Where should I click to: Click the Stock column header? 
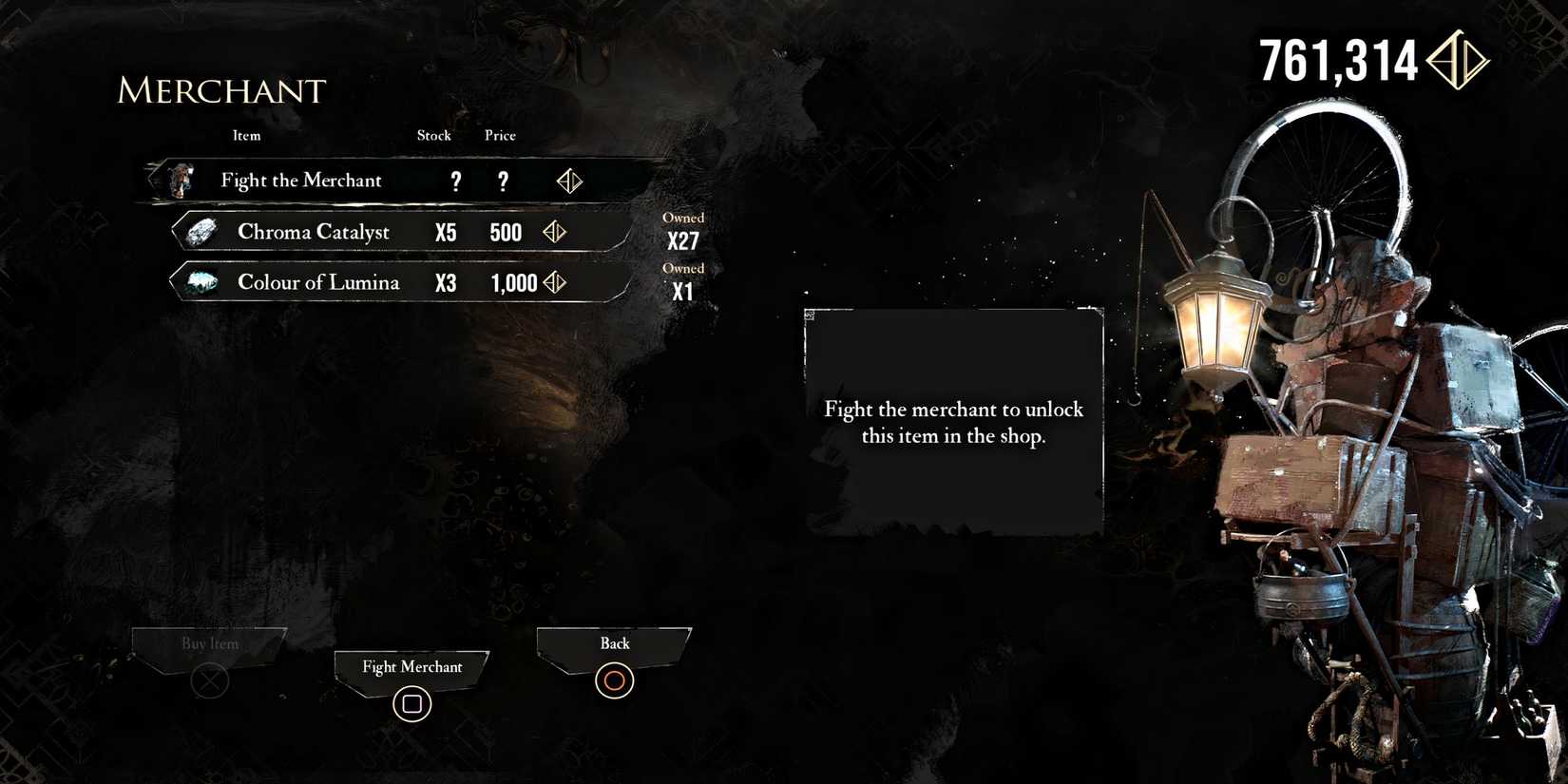pyautogui.click(x=433, y=136)
